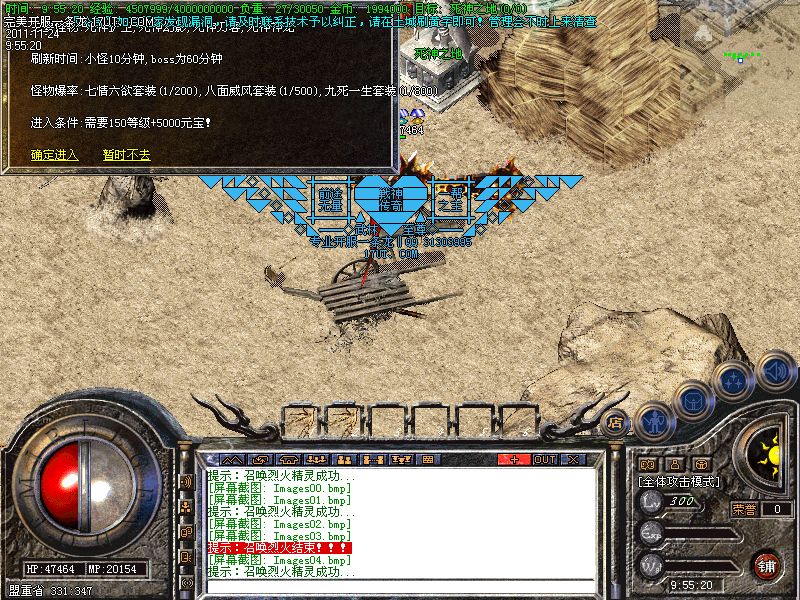Open the bag round icon
800x600 pixels.
pyautogui.click(x=693, y=400)
